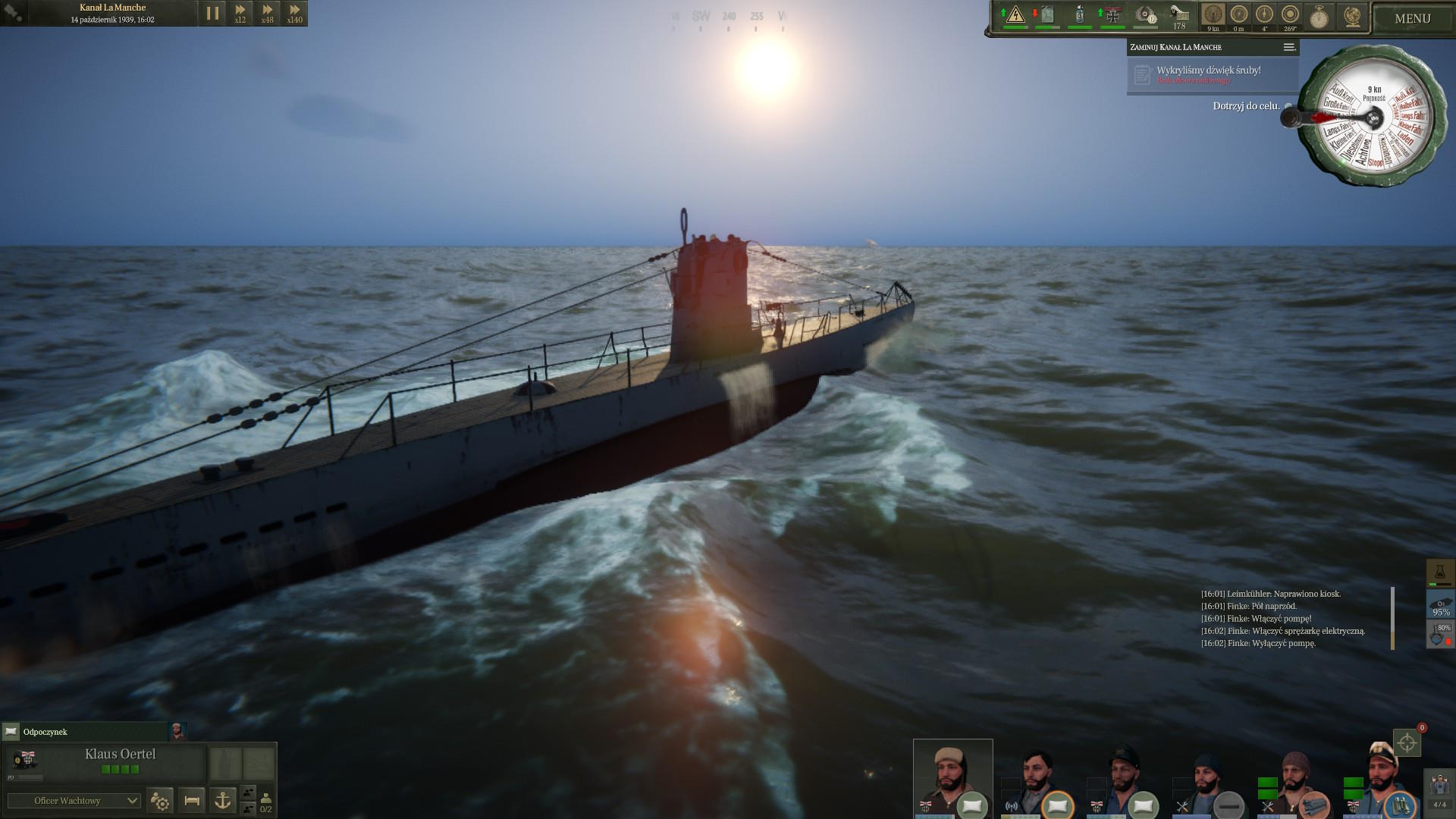Screen dimensions: 1456x819
Task: Open the stopwatch icon
Action: (1319, 17)
